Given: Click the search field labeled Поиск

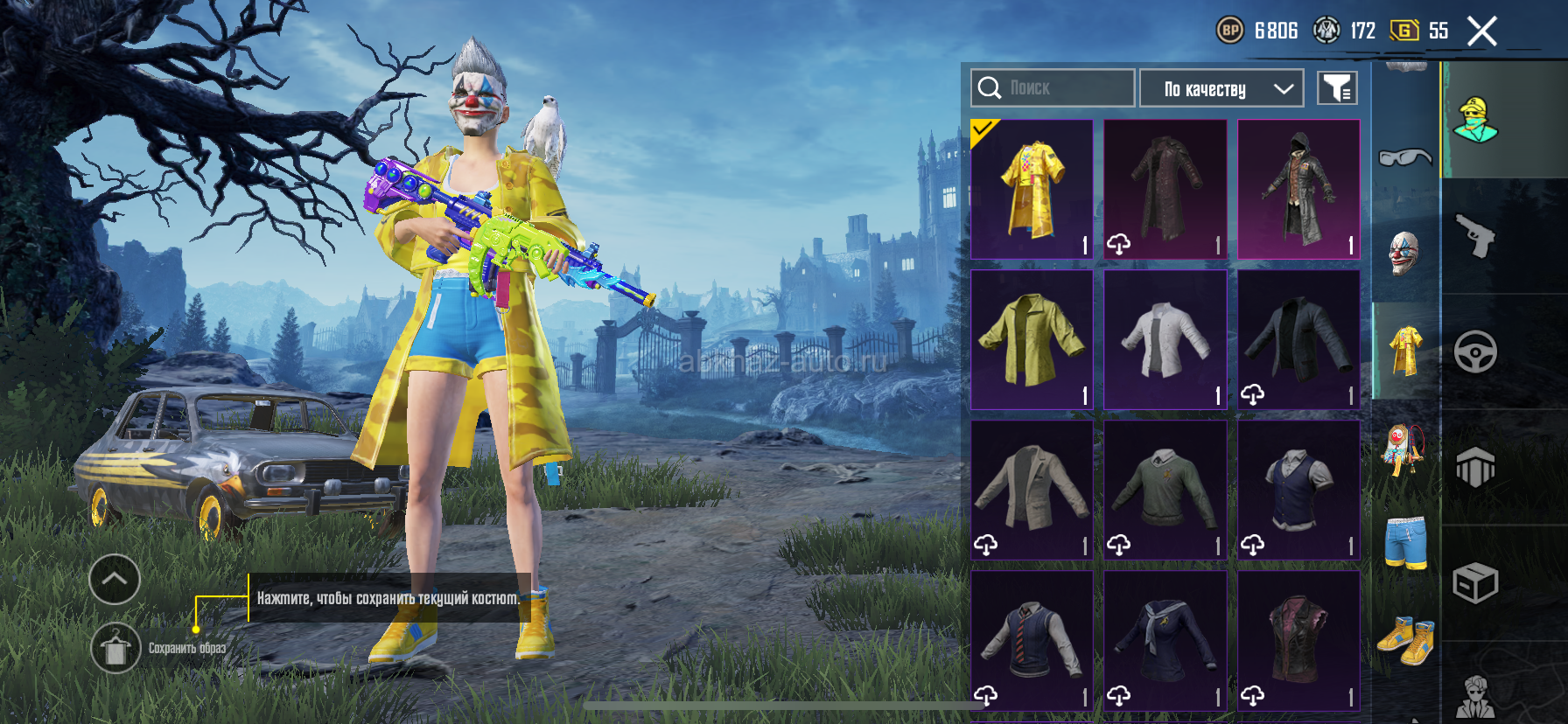Looking at the screenshot, I should click(1052, 88).
